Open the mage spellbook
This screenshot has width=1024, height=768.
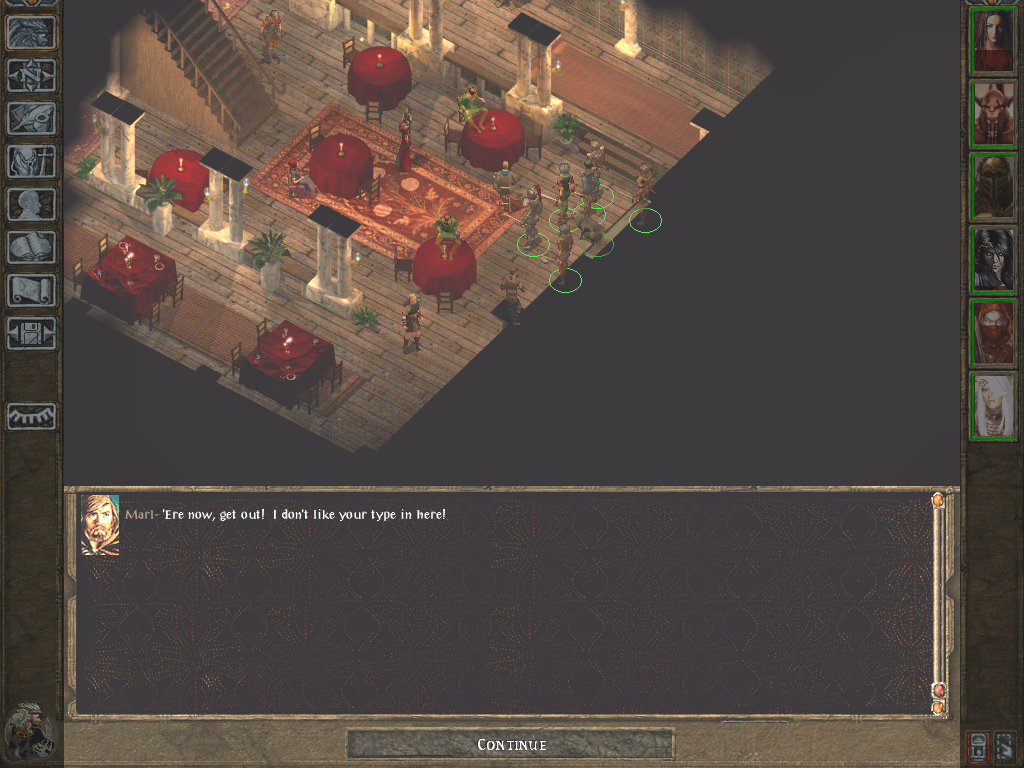pos(31,247)
